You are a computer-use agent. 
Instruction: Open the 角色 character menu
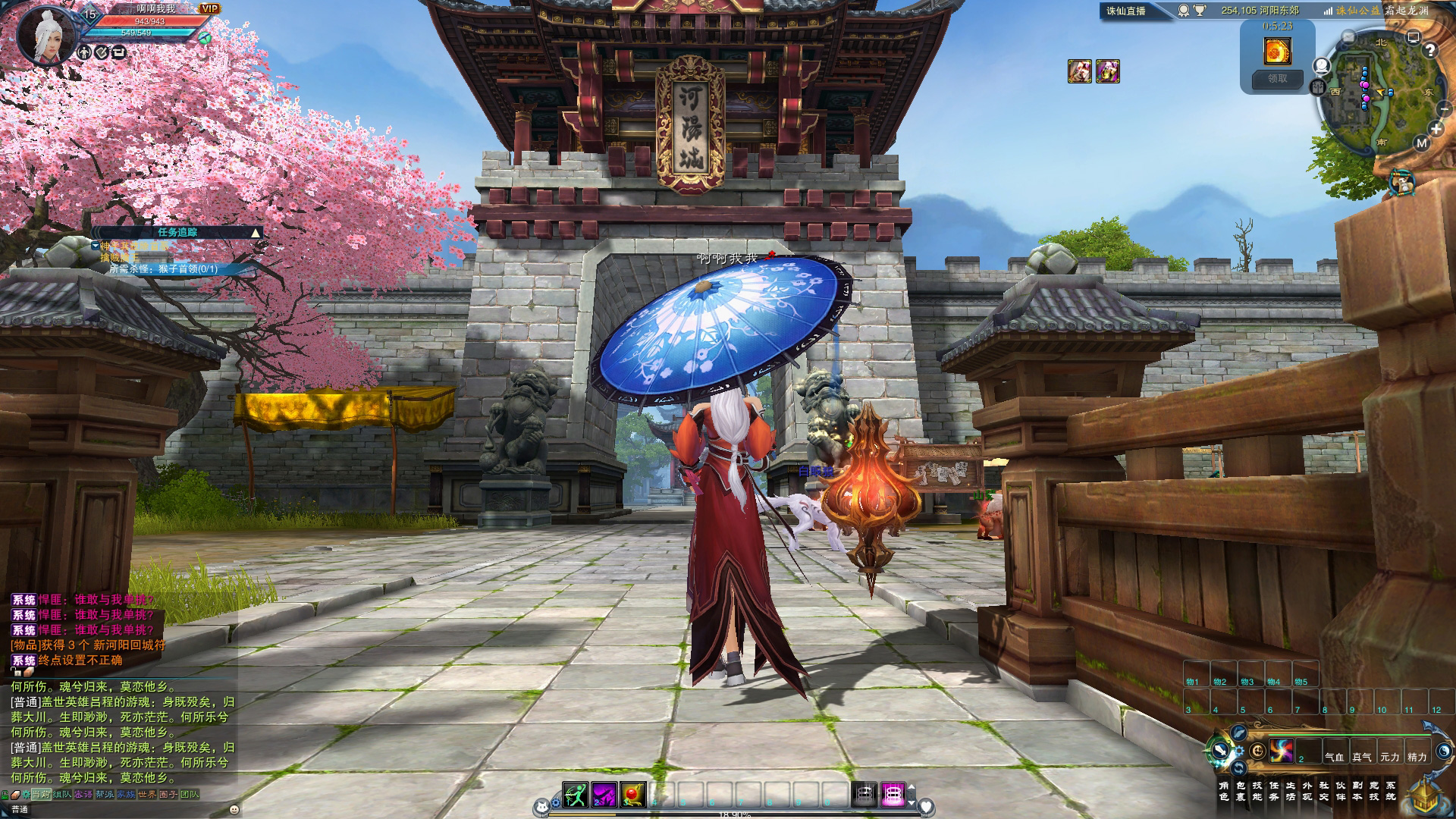(1223, 791)
